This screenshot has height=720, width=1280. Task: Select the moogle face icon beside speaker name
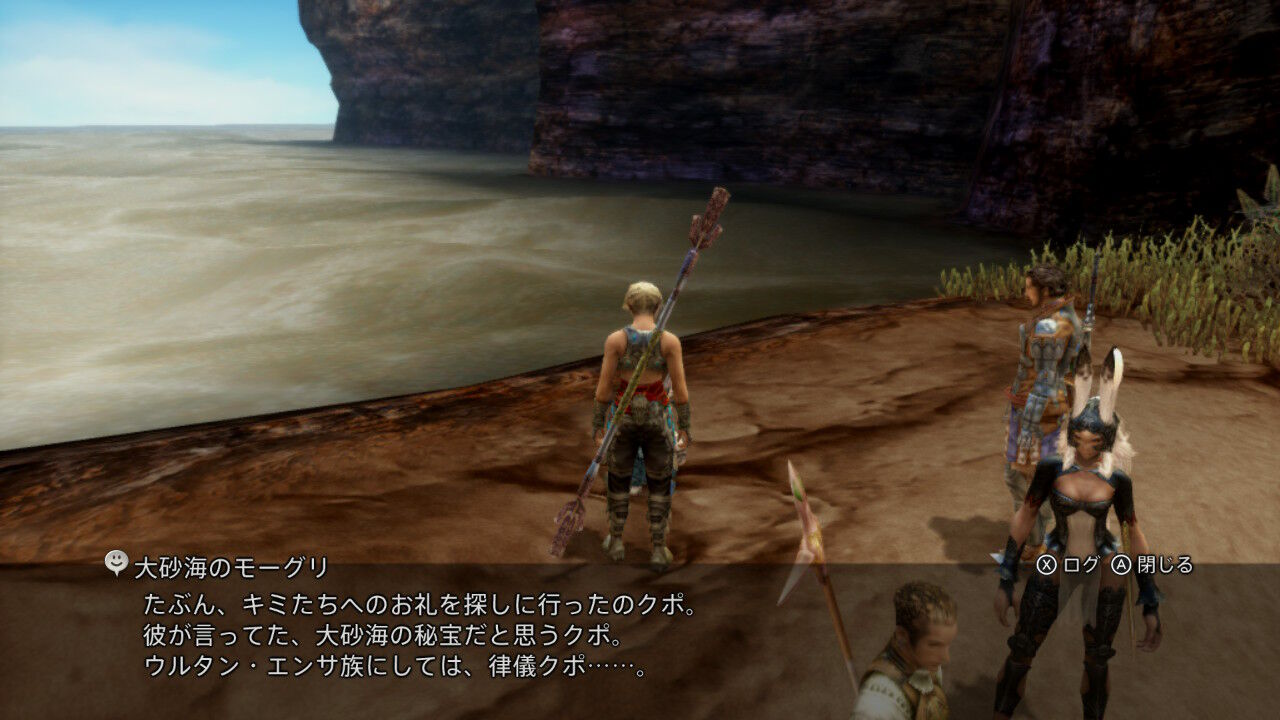pos(115,560)
